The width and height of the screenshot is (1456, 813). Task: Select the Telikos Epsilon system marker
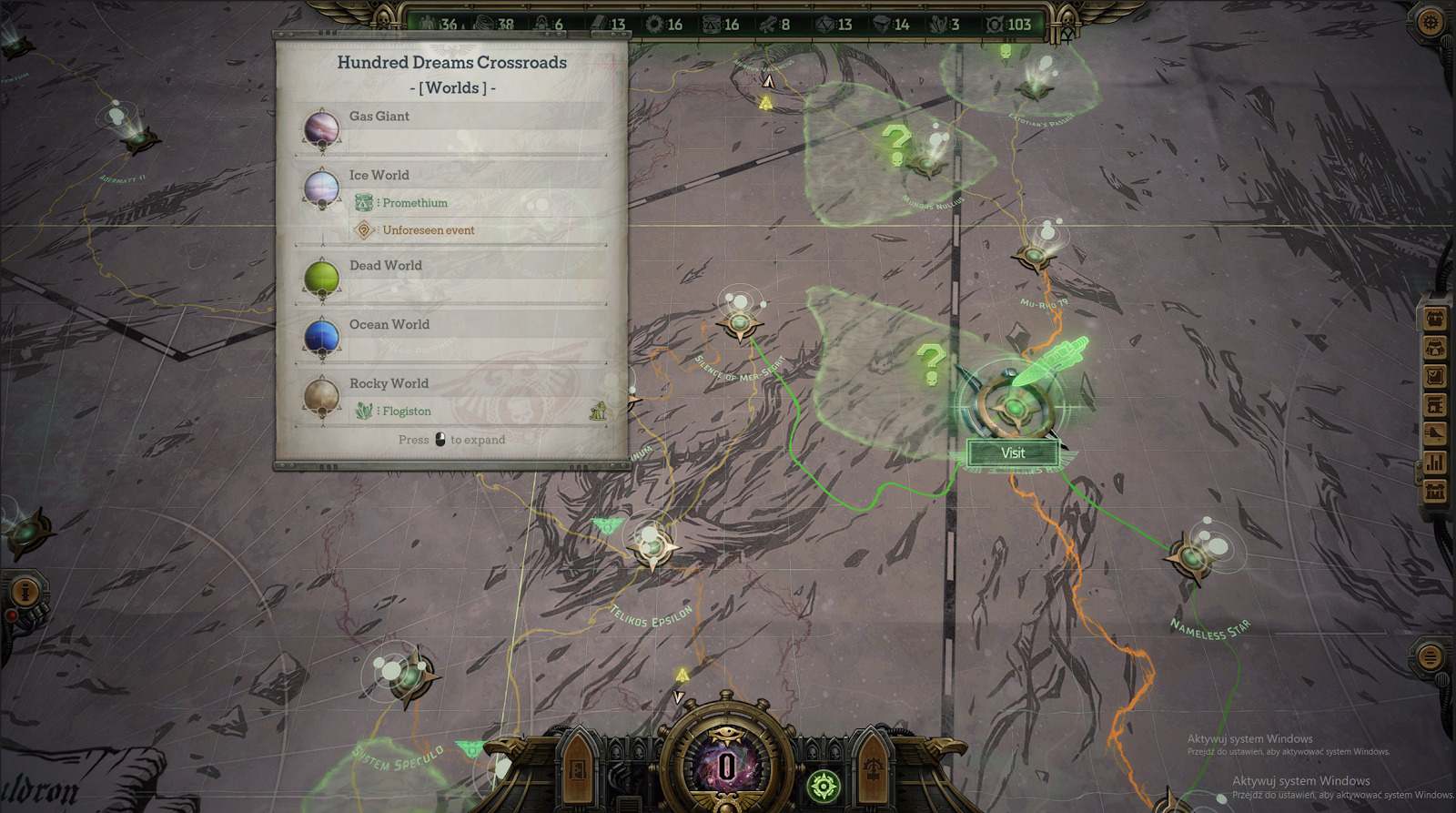point(652,546)
